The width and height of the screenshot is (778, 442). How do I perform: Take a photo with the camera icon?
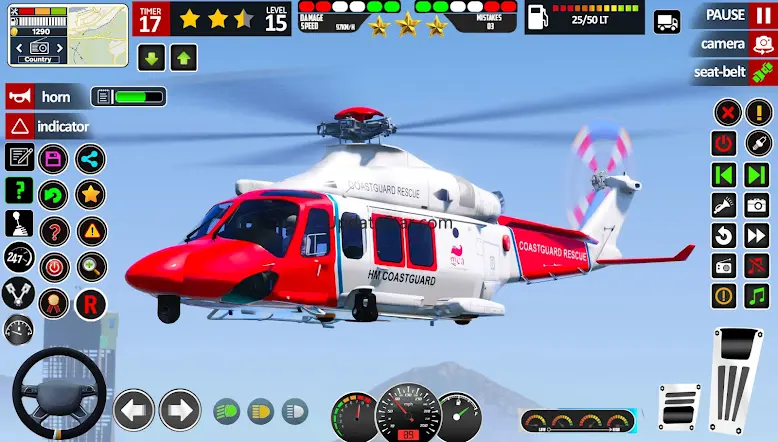tap(757, 205)
